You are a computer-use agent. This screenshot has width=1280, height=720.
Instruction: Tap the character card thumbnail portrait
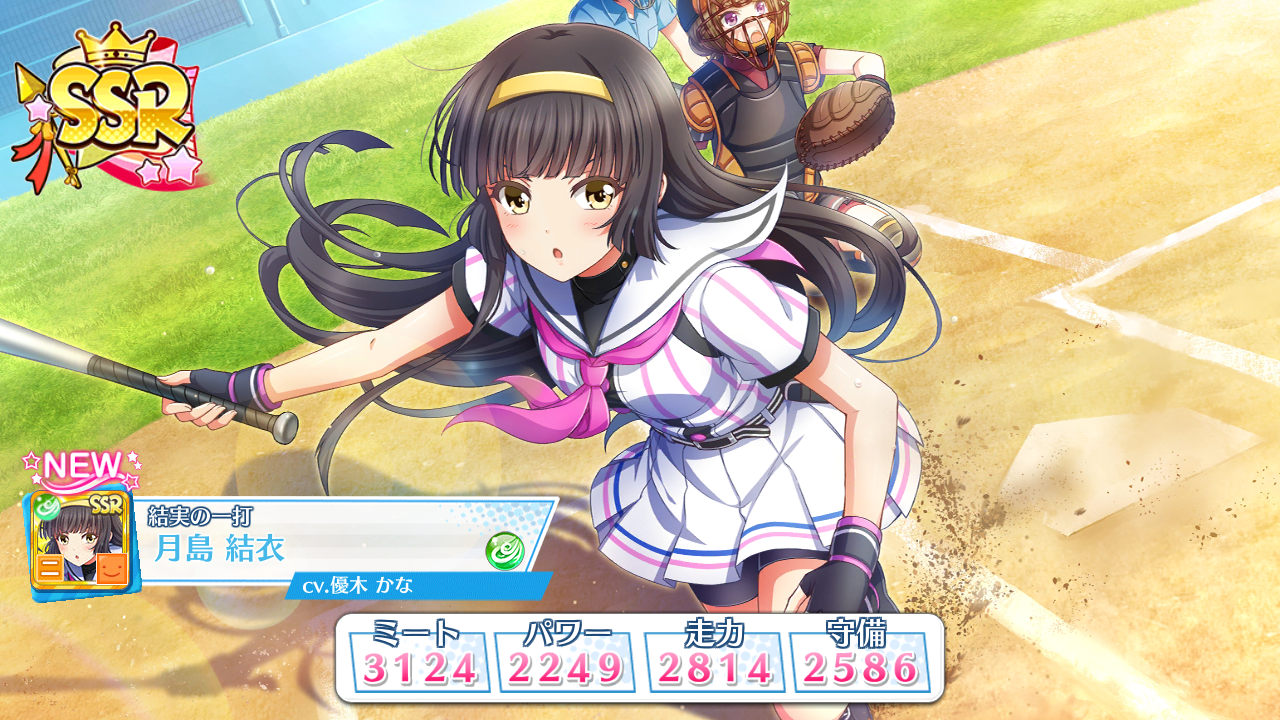click(x=78, y=540)
